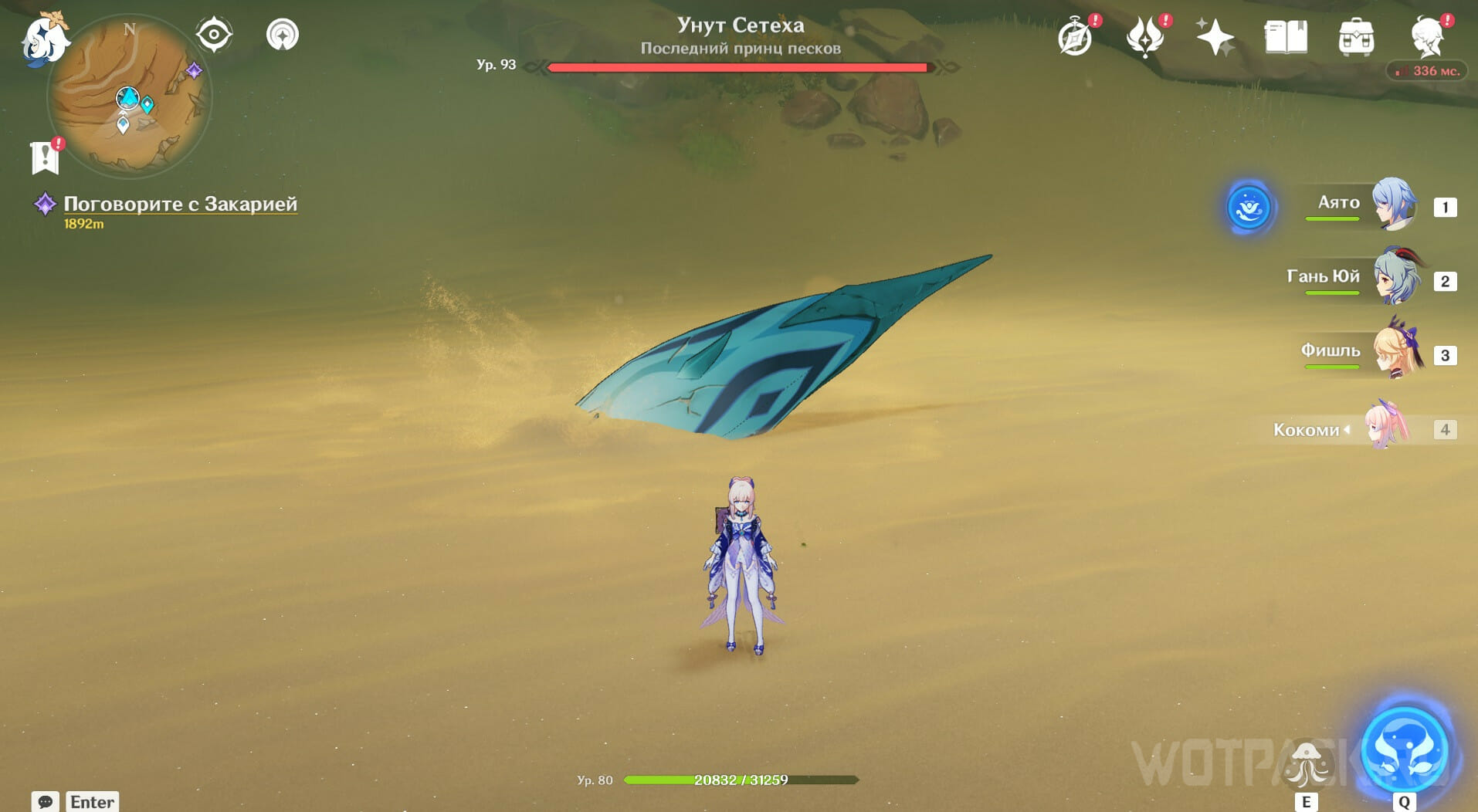The height and width of the screenshot is (812, 1478).
Task: Open the battle pass winged icon
Action: click(x=1145, y=36)
